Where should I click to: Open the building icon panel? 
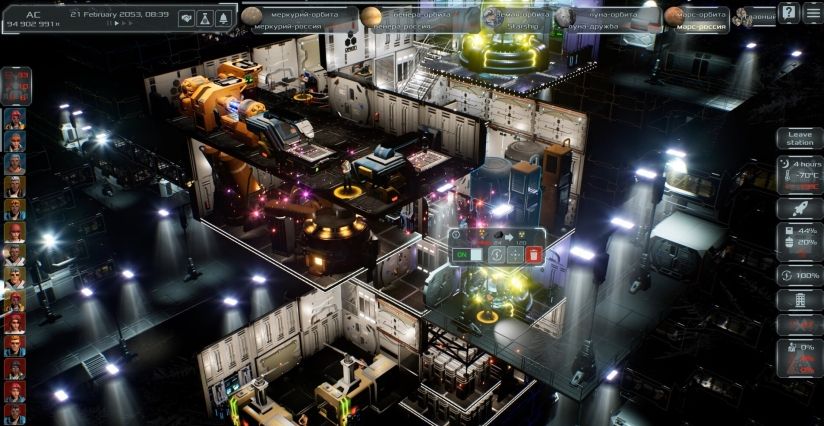[800, 300]
